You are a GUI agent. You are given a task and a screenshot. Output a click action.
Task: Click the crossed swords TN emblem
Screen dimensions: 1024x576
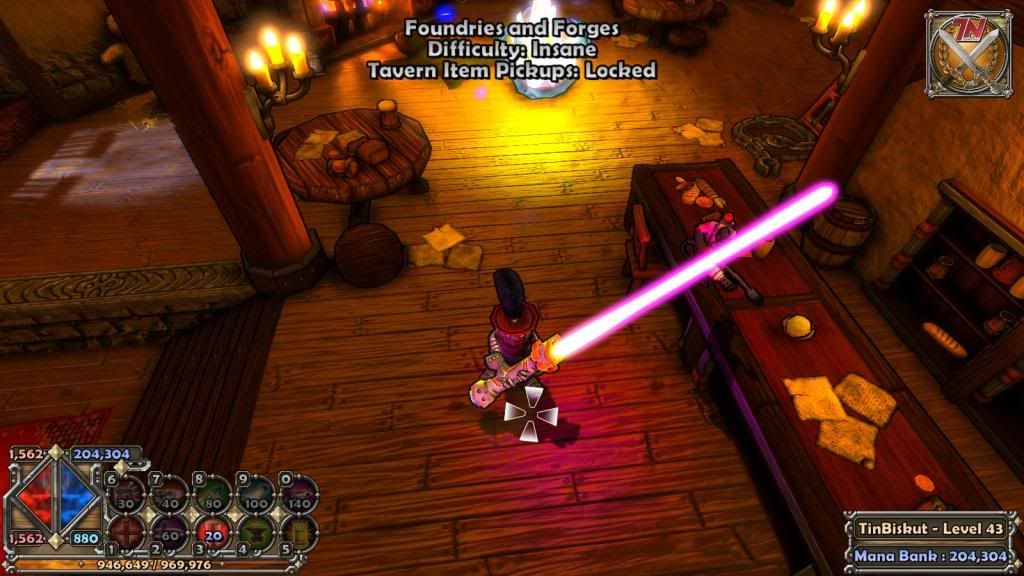(968, 54)
